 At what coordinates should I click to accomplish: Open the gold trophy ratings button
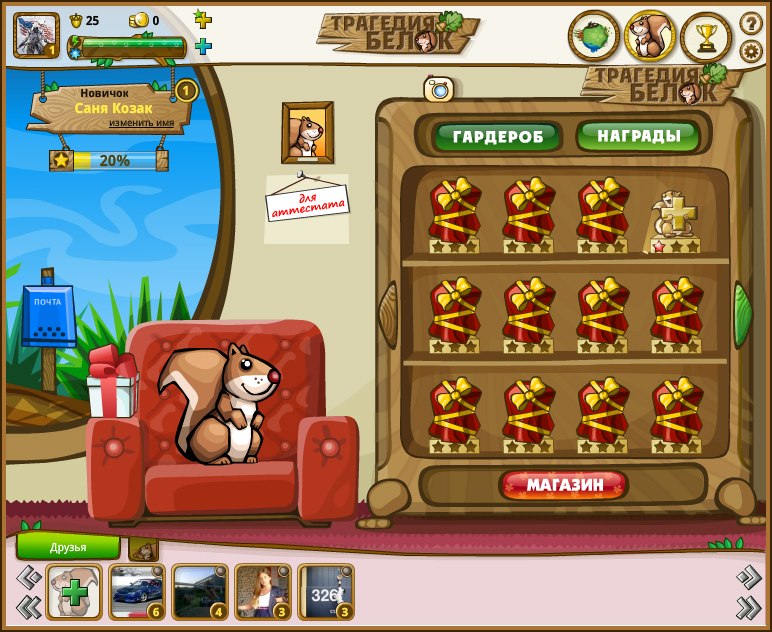click(x=706, y=37)
